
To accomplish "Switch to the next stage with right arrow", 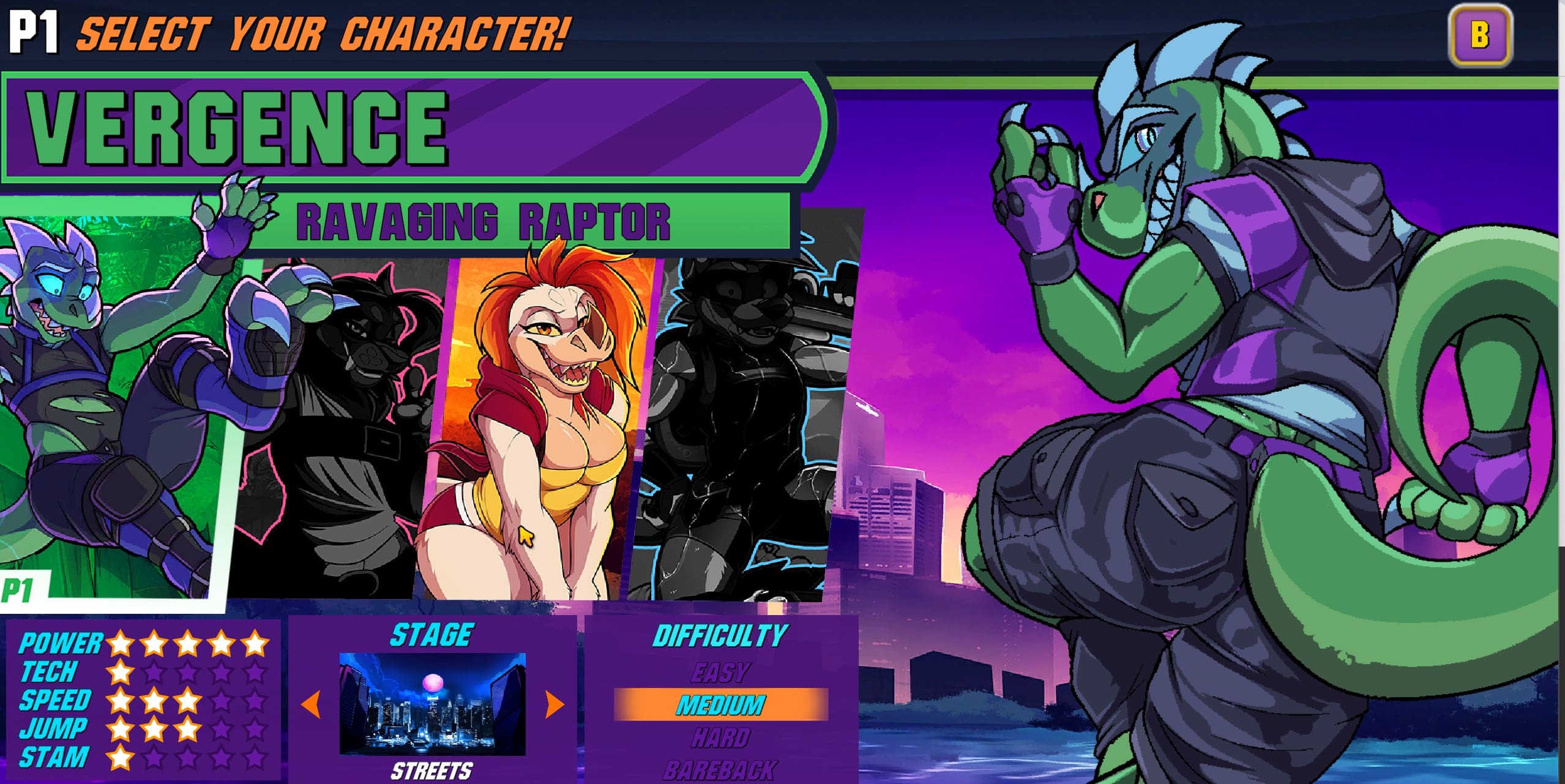I will tap(554, 704).
